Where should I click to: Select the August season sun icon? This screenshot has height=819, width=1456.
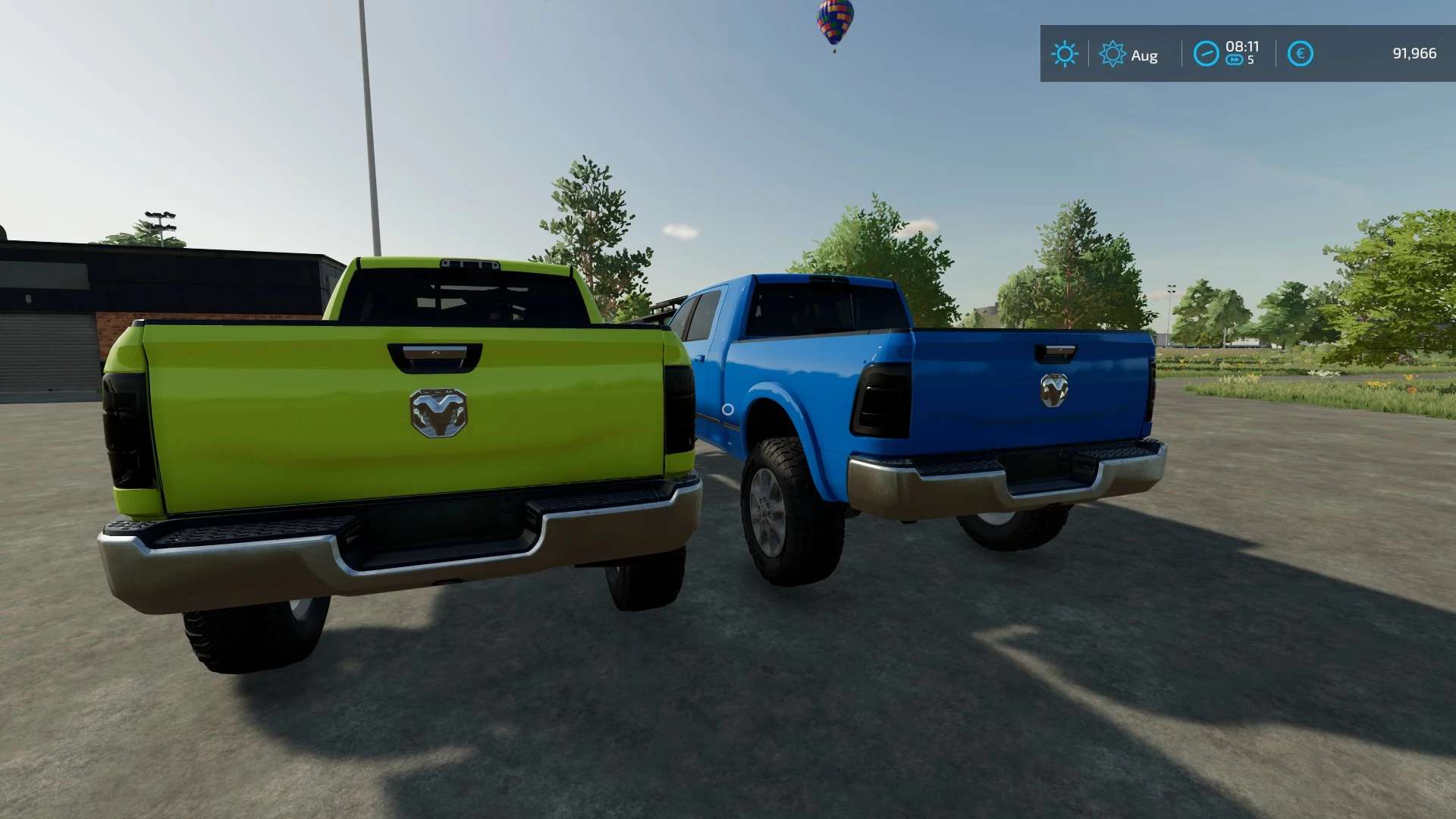1112,54
